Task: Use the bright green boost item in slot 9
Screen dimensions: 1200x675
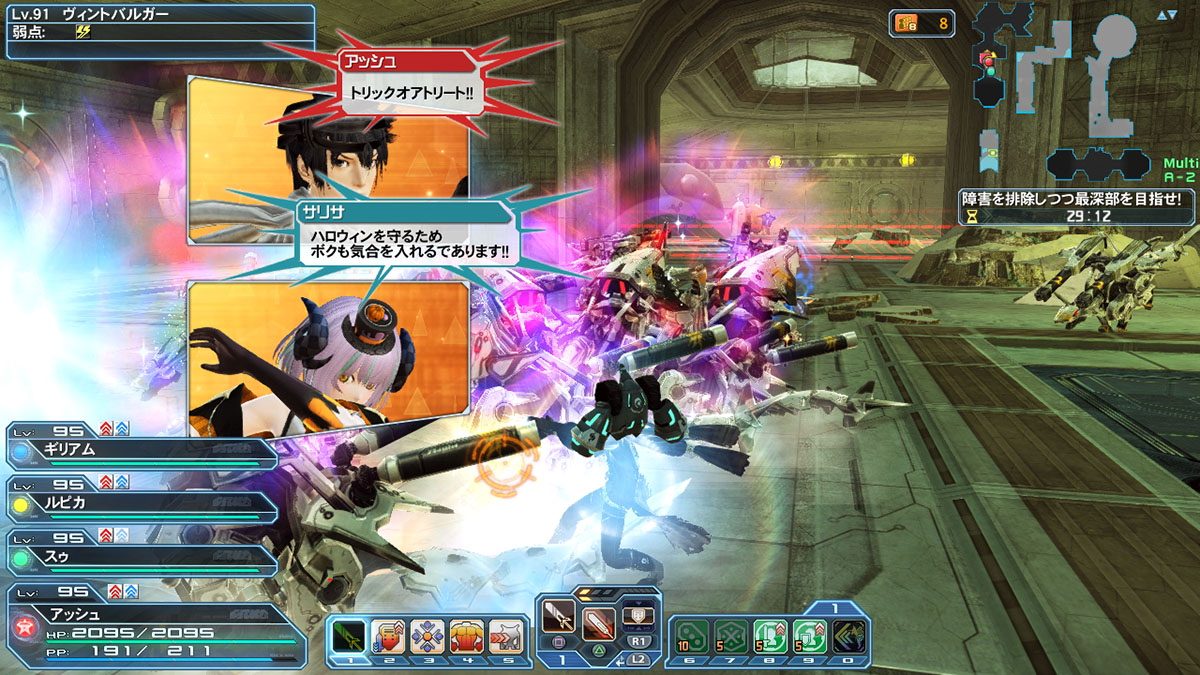Action: (x=809, y=636)
